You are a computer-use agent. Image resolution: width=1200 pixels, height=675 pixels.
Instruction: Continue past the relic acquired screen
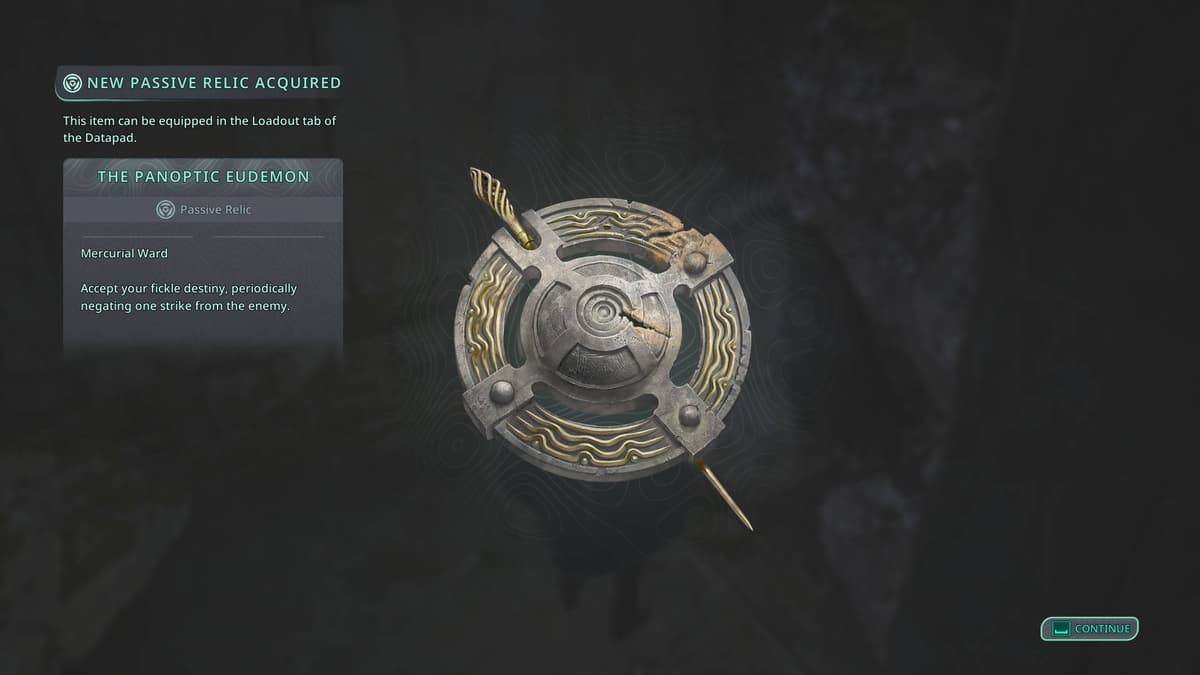[1090, 629]
